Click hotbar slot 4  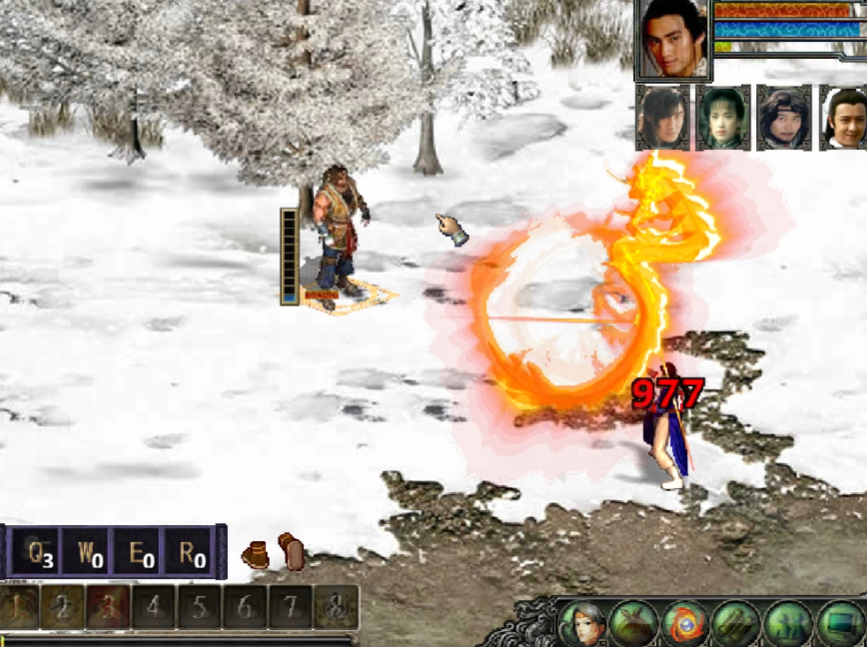click(154, 607)
